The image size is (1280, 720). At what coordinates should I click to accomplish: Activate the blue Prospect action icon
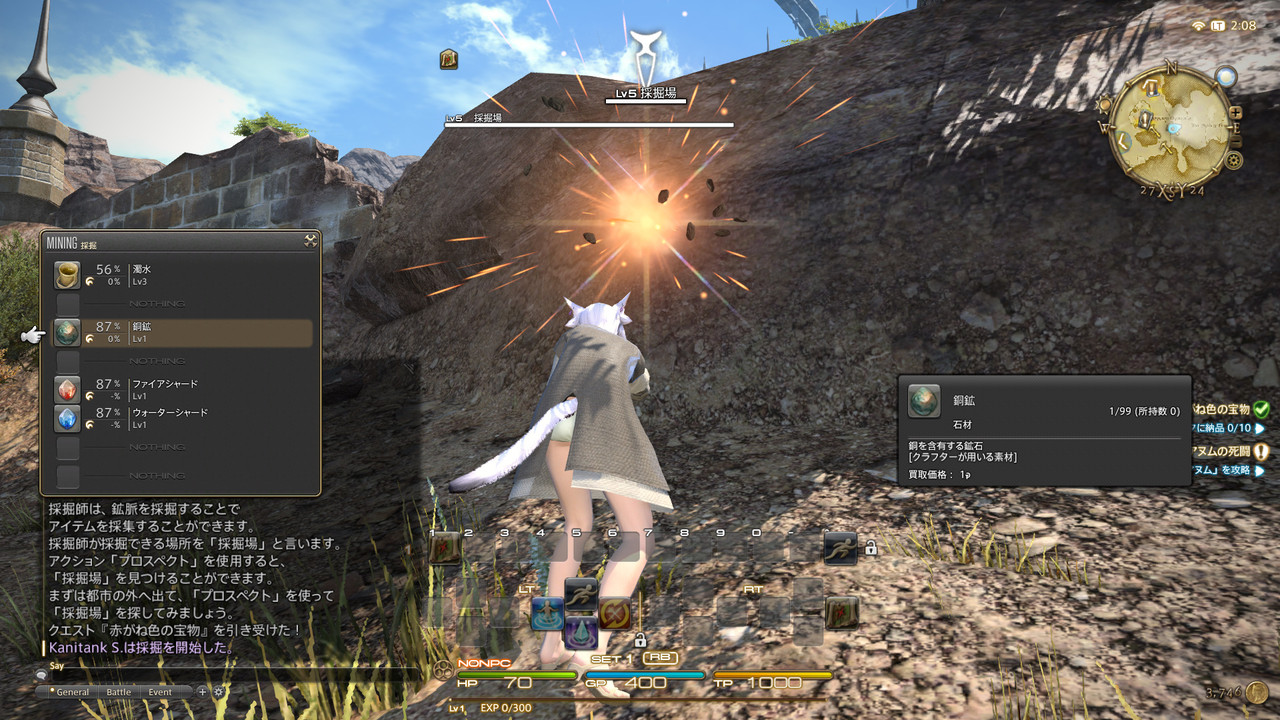click(x=548, y=615)
